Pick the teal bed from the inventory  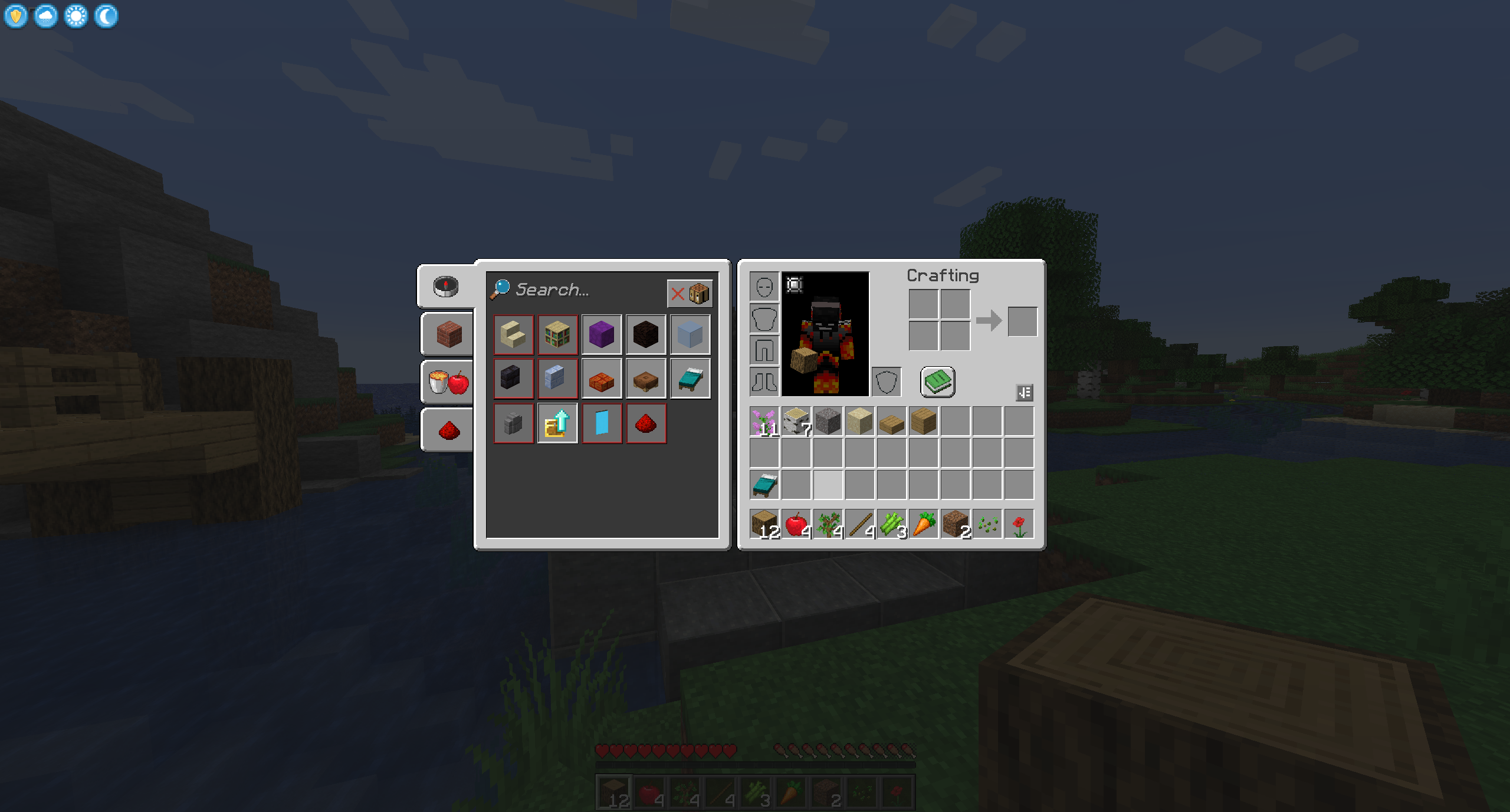pos(765,485)
